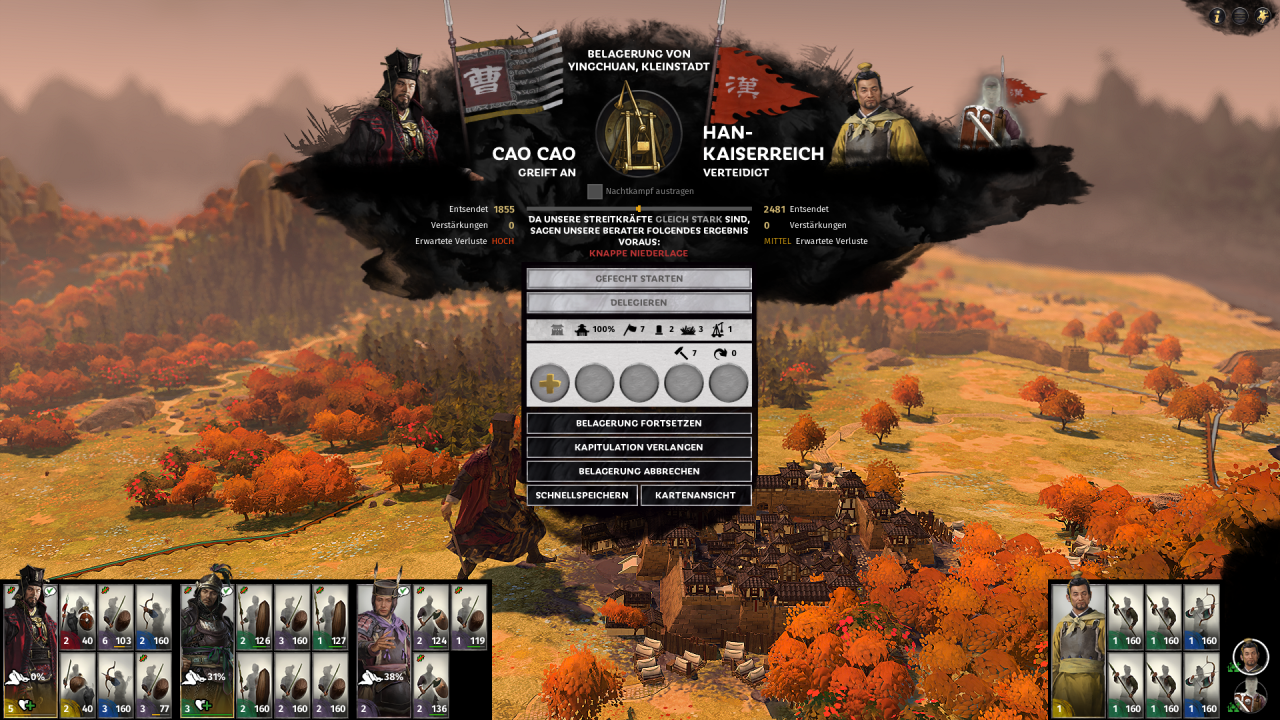Quick save with Schnellspeichern

point(582,495)
